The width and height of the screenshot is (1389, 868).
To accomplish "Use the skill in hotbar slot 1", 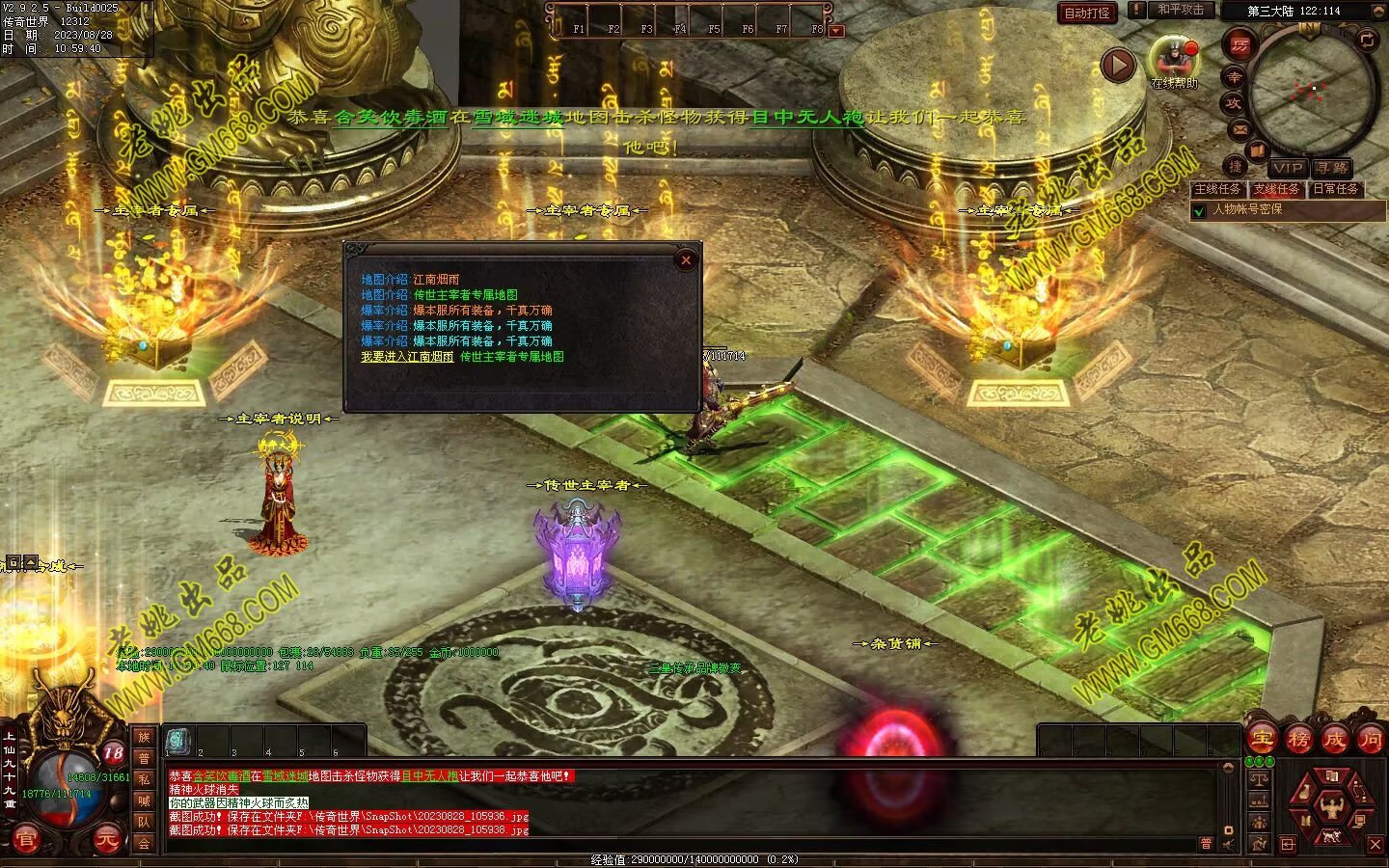I will 178,742.
